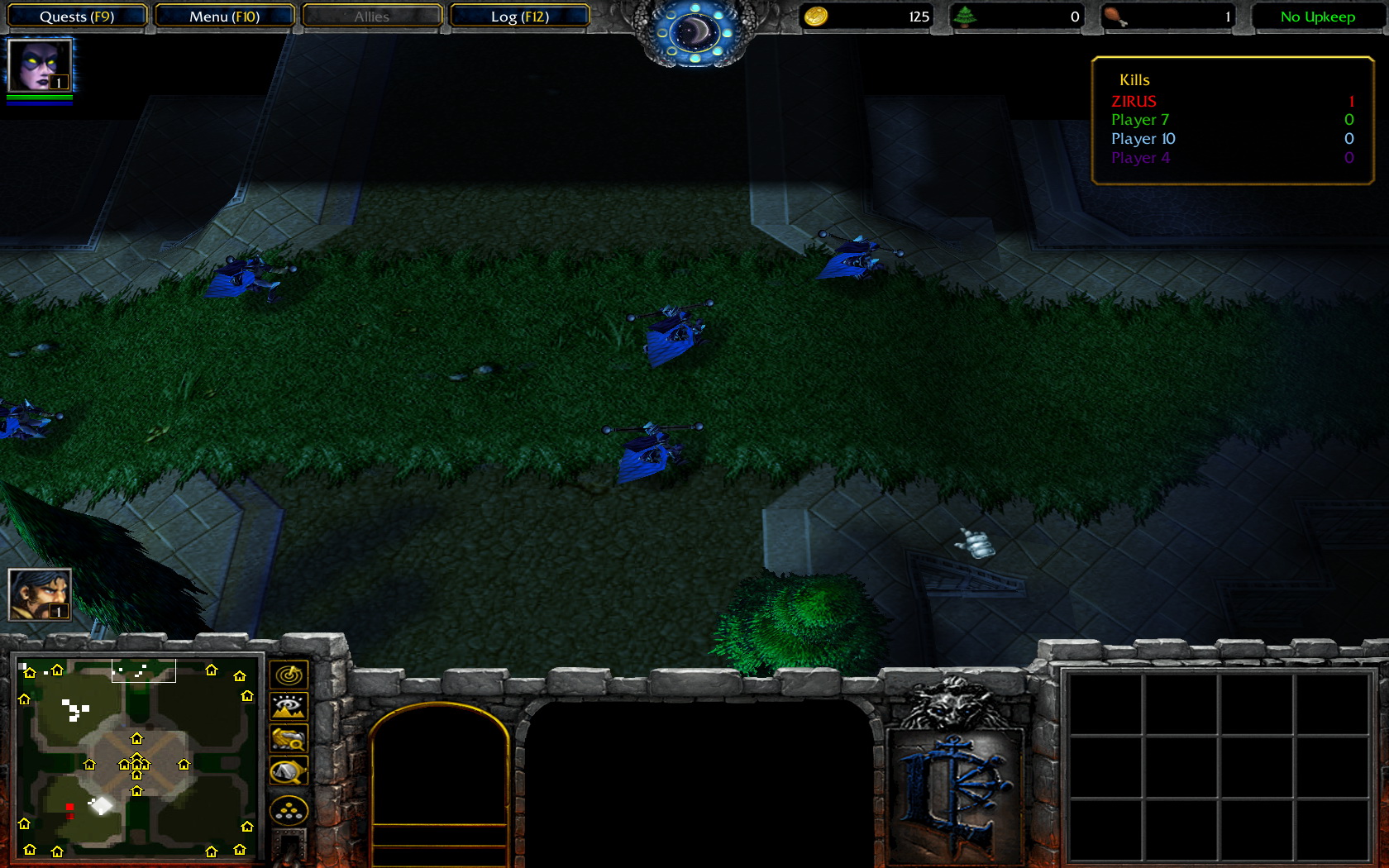
Task: Toggle minimap creep camp display
Action: pyautogui.click(x=289, y=771)
